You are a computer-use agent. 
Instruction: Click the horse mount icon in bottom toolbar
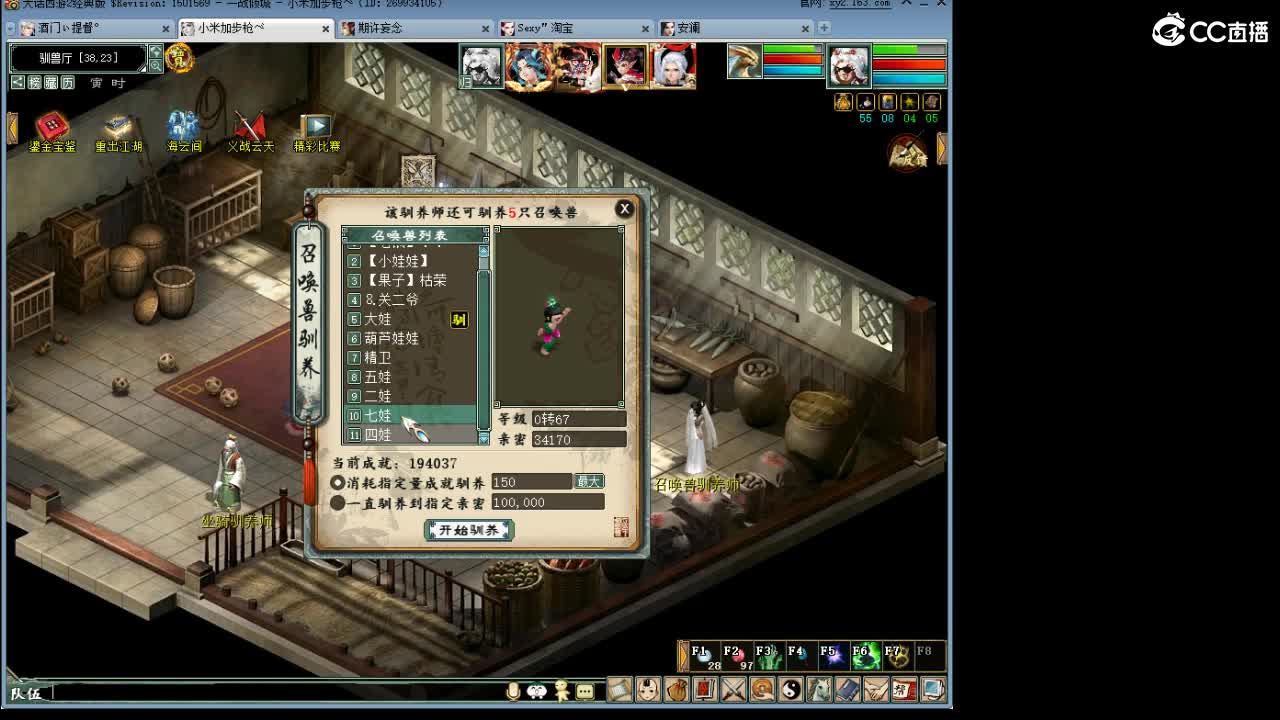(818, 690)
